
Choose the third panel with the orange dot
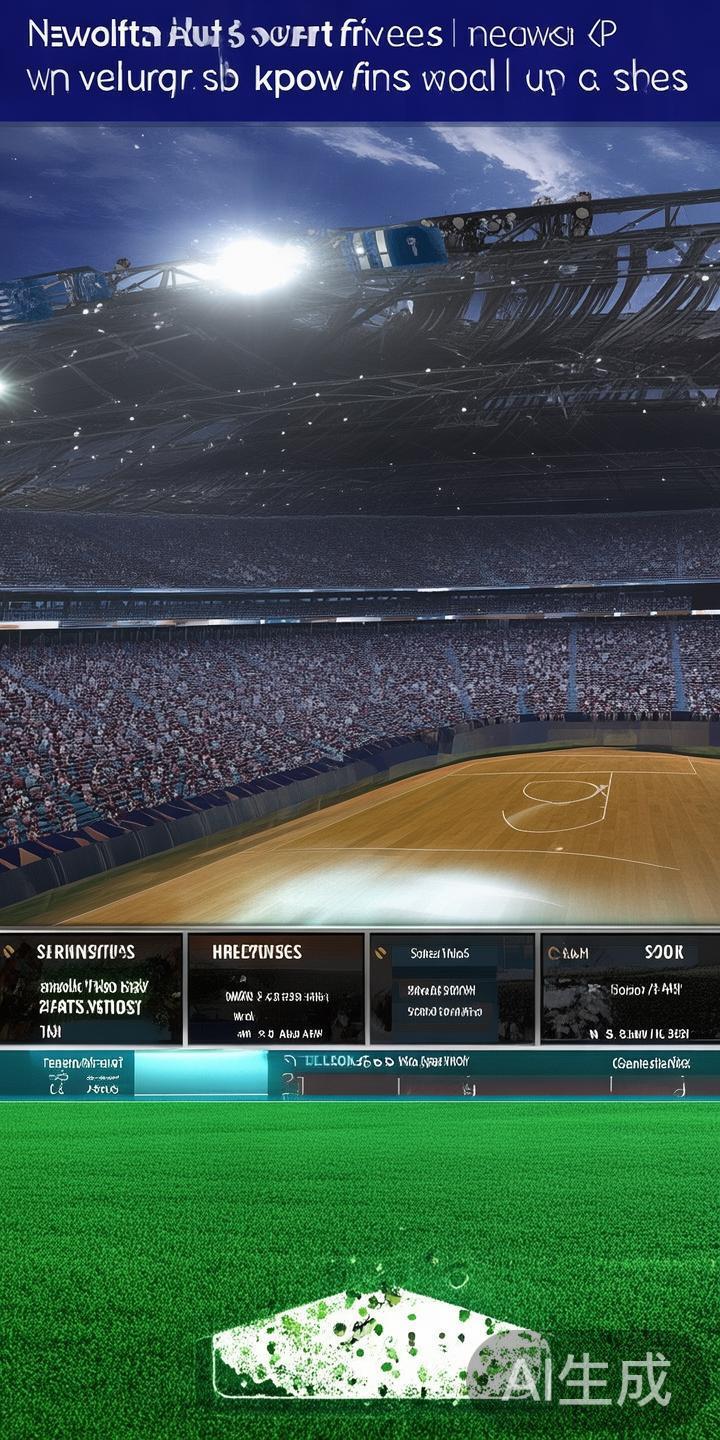(x=452, y=988)
